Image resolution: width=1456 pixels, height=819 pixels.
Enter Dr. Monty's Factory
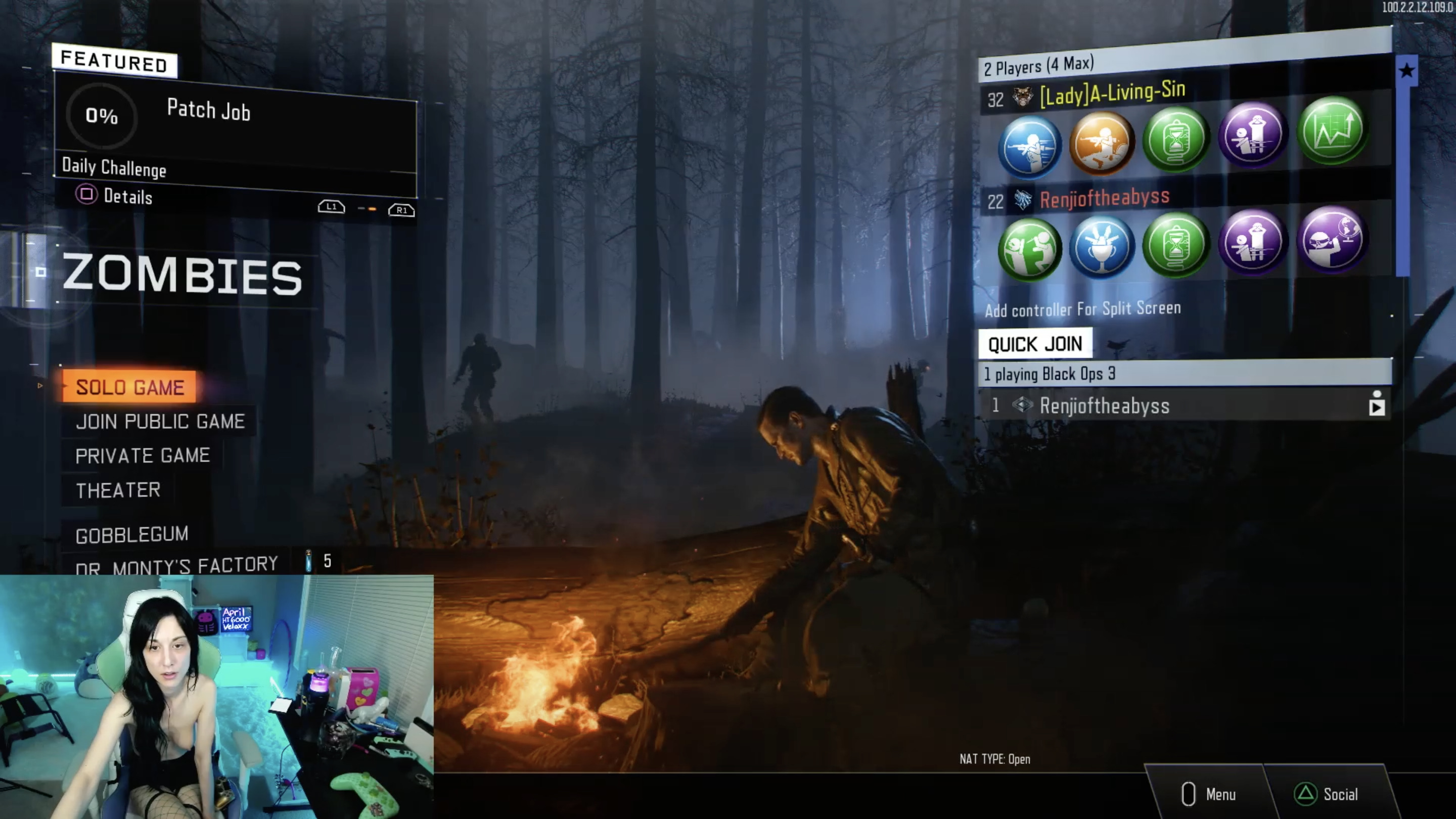[176, 565]
